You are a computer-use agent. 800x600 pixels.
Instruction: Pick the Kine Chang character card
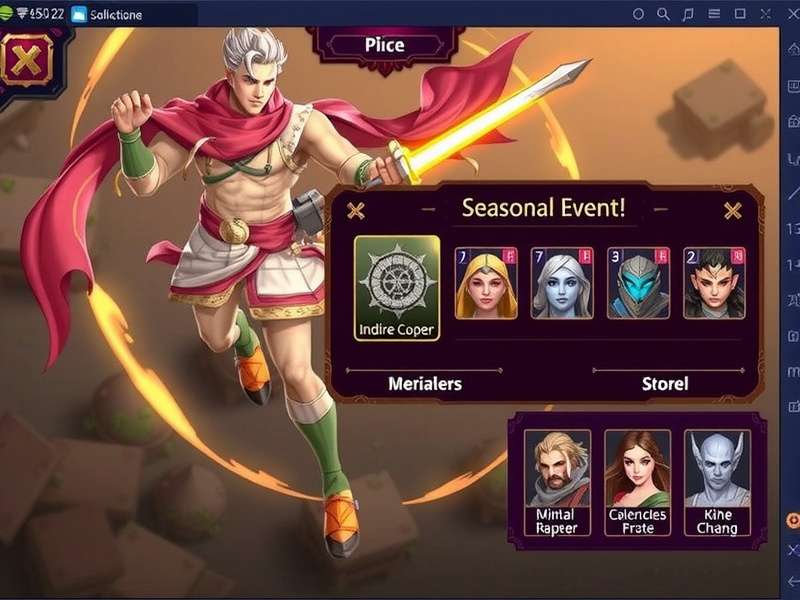[717, 483]
